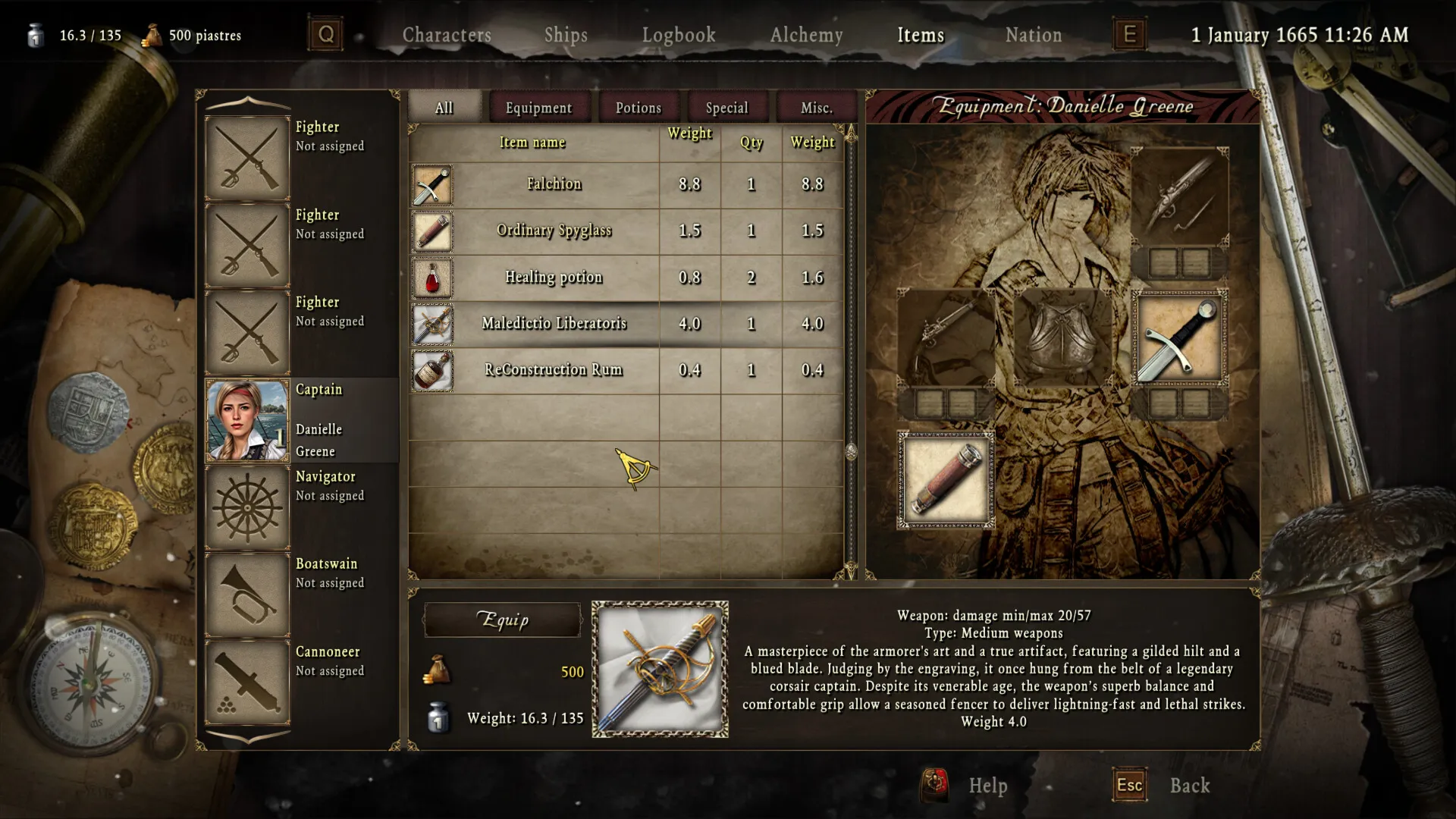
Task: Show only Potions category
Action: 639,108
